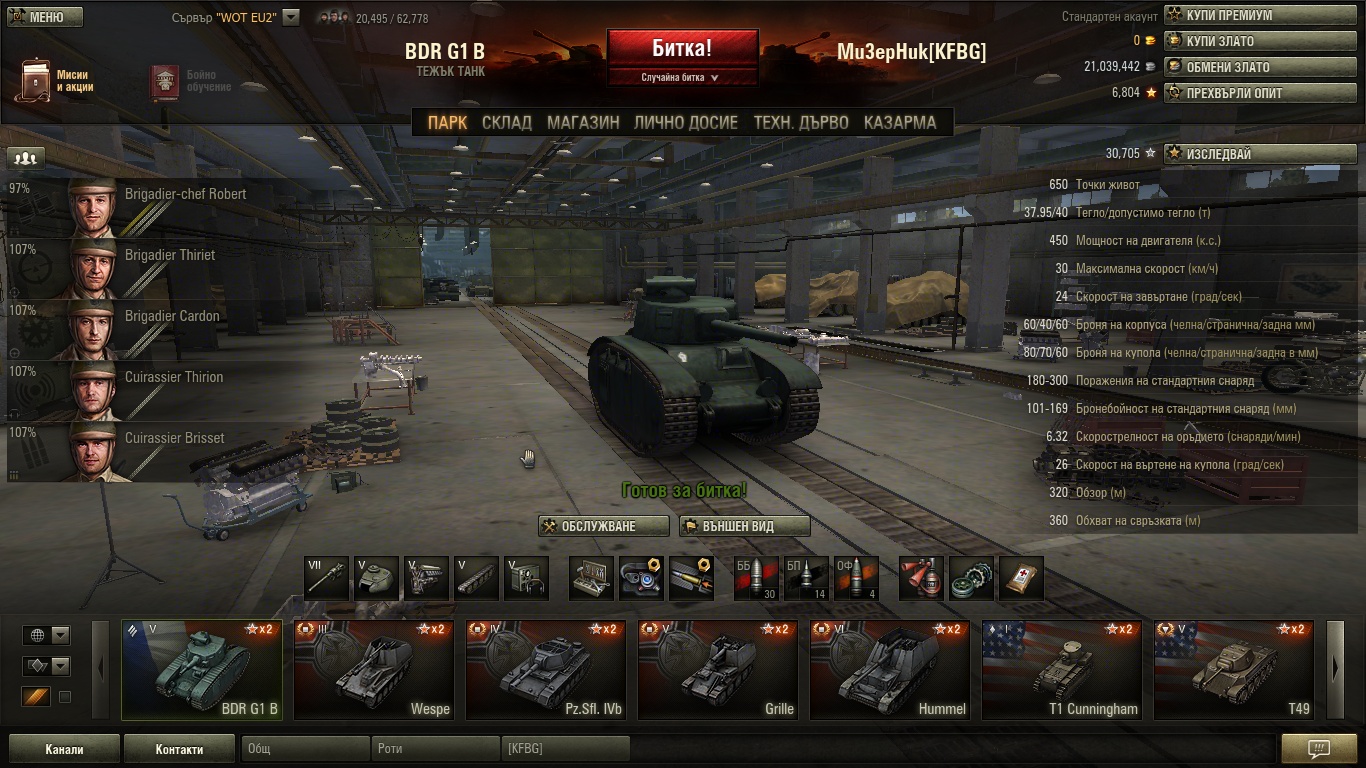Click the КУПИ ЗЛАТО button
The height and width of the screenshot is (768, 1366).
click(x=1260, y=41)
